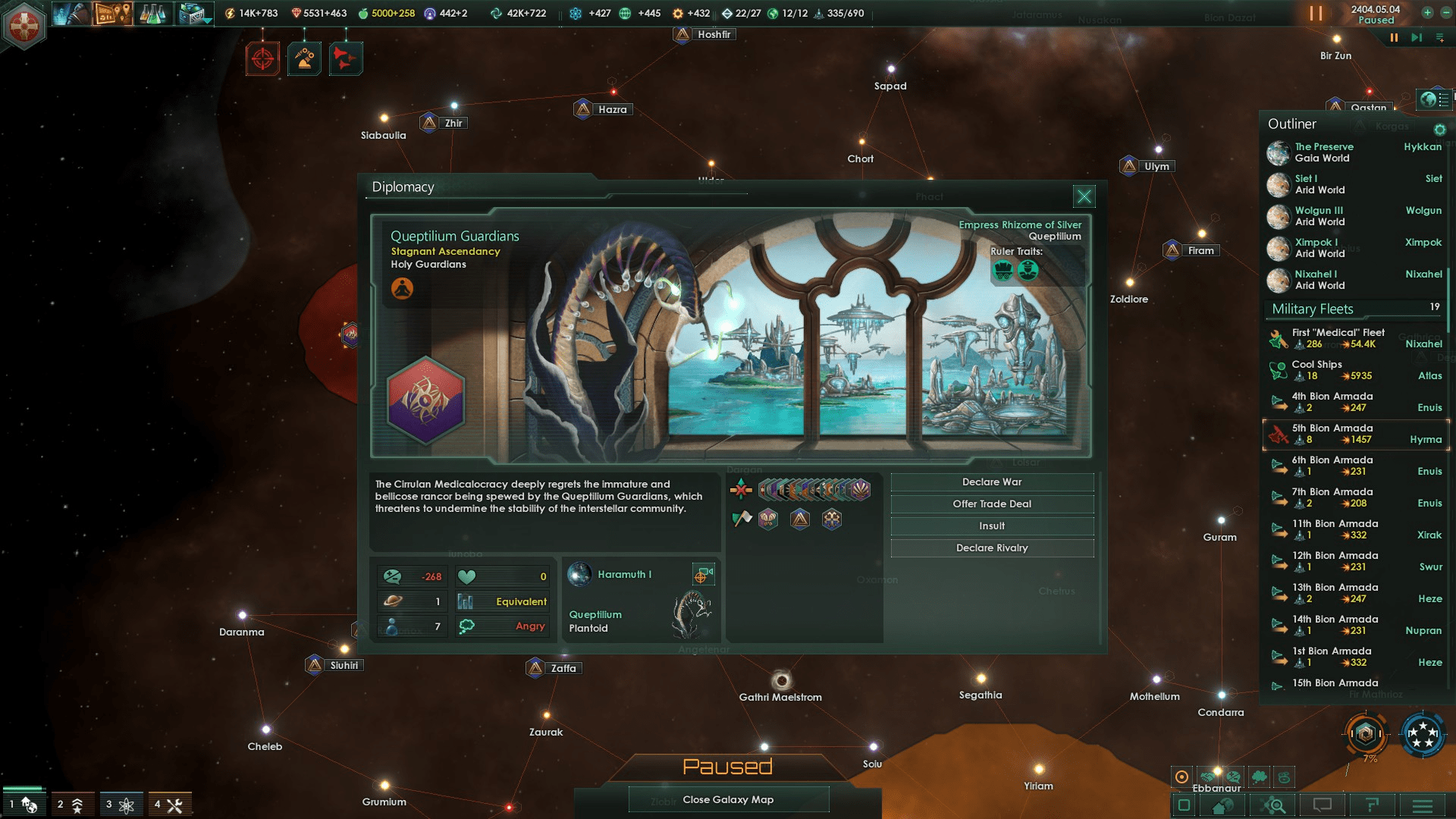Viewport: 1456px width, 819px height.
Task: Open the Ship Designer dropdown arrow
Action: tap(207, 20)
